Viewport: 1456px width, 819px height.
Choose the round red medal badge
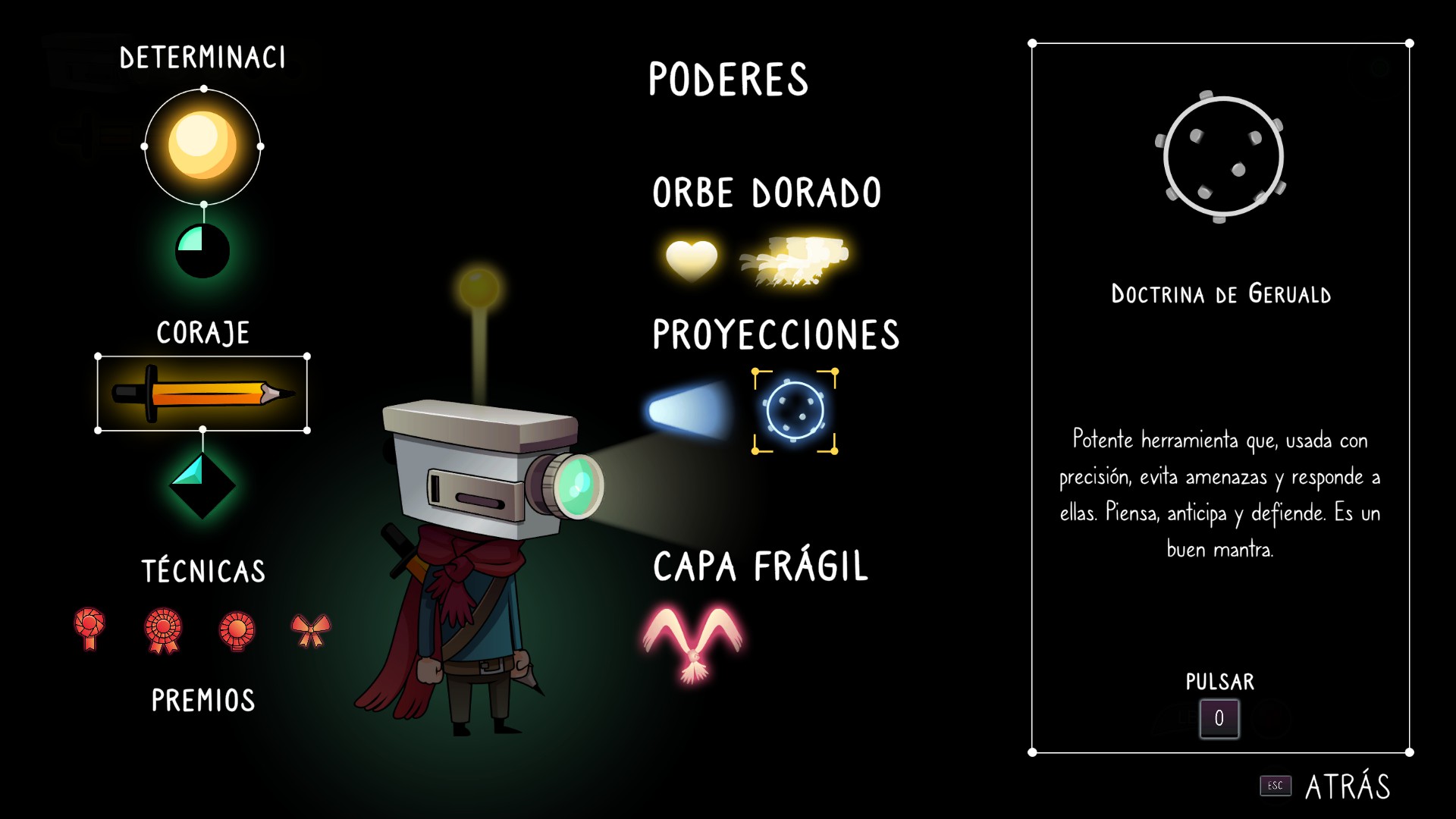click(x=237, y=630)
